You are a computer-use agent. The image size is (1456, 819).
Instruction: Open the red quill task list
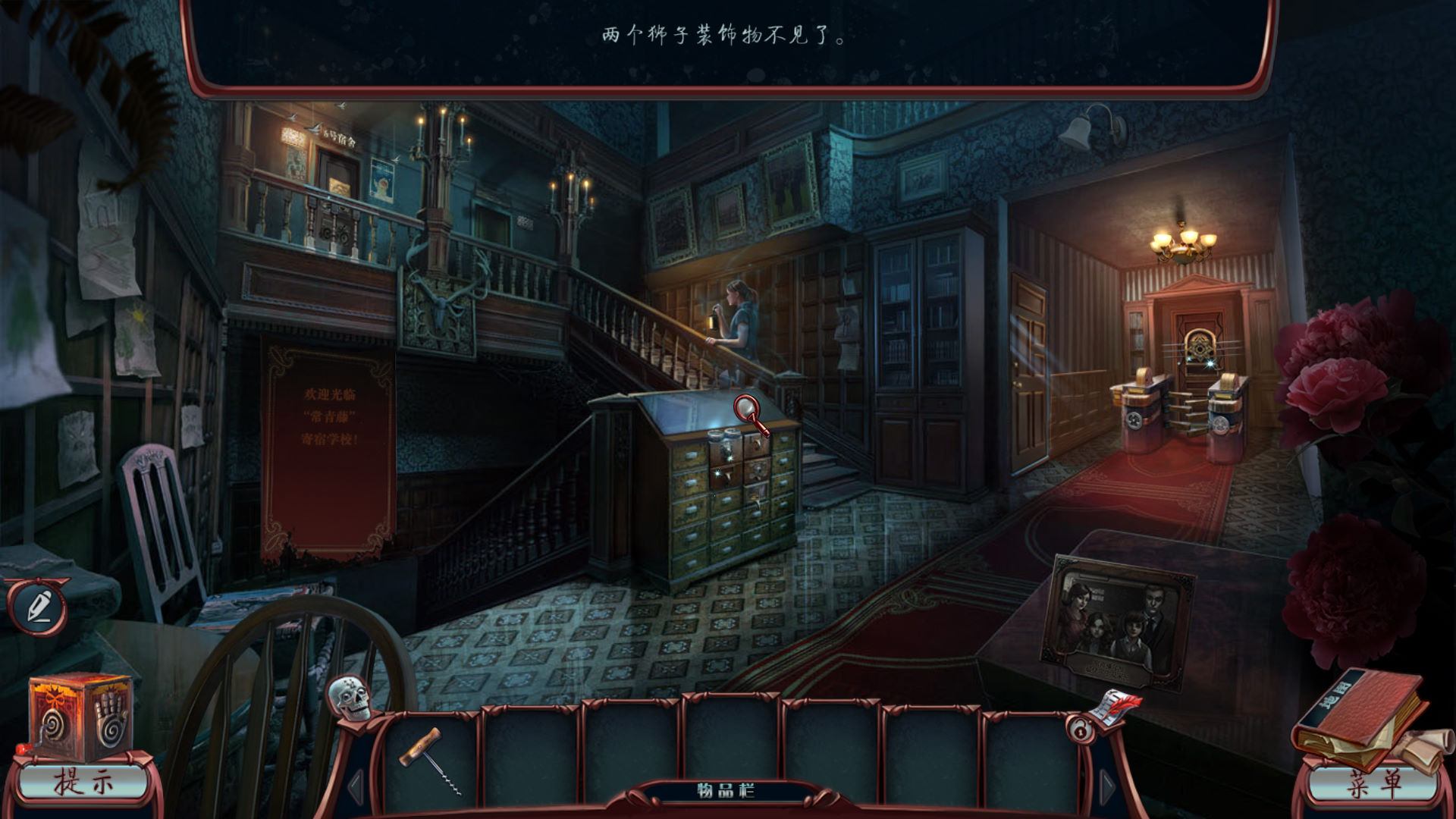(x=1118, y=705)
